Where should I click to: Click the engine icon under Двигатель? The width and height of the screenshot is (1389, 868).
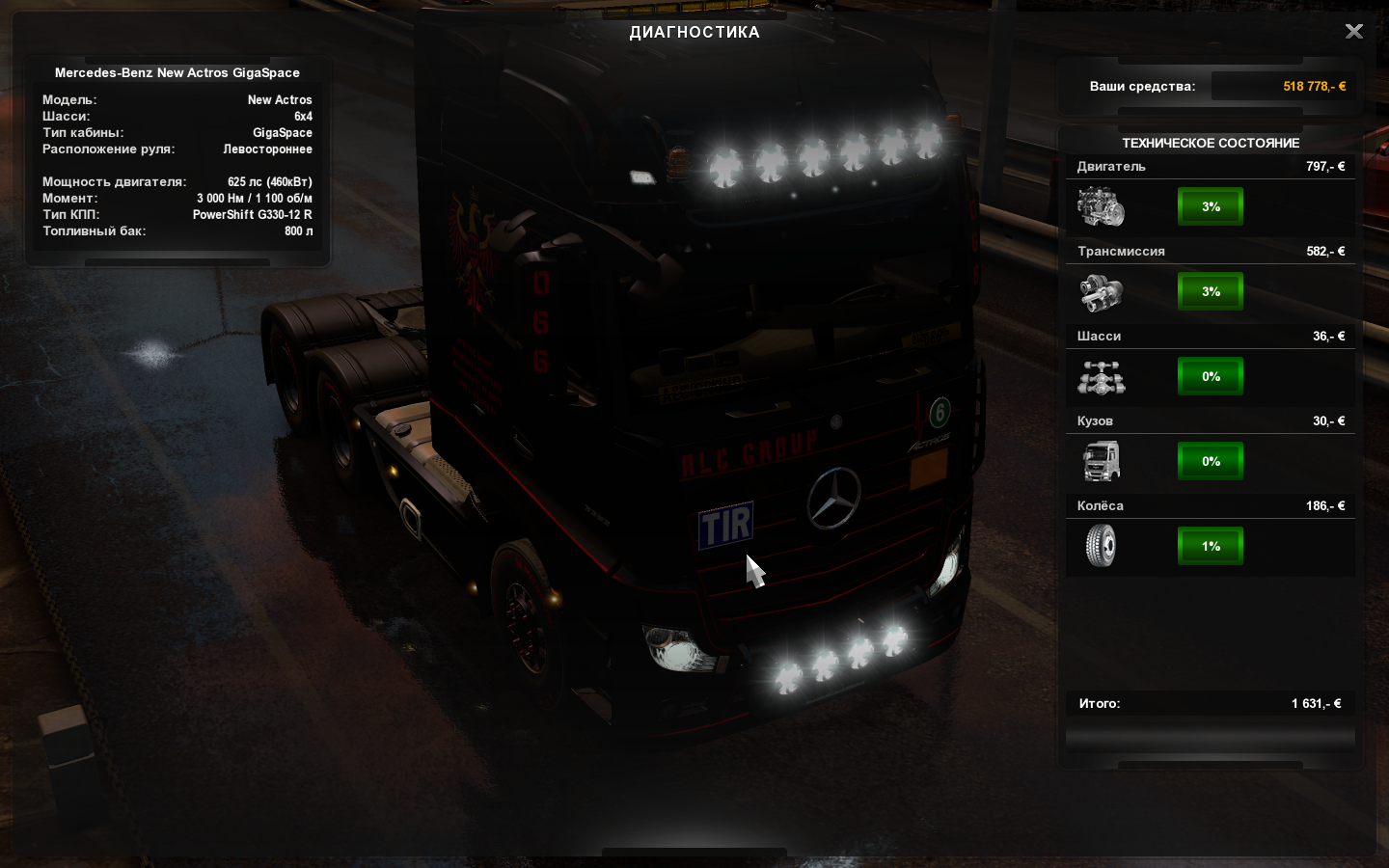point(1101,207)
